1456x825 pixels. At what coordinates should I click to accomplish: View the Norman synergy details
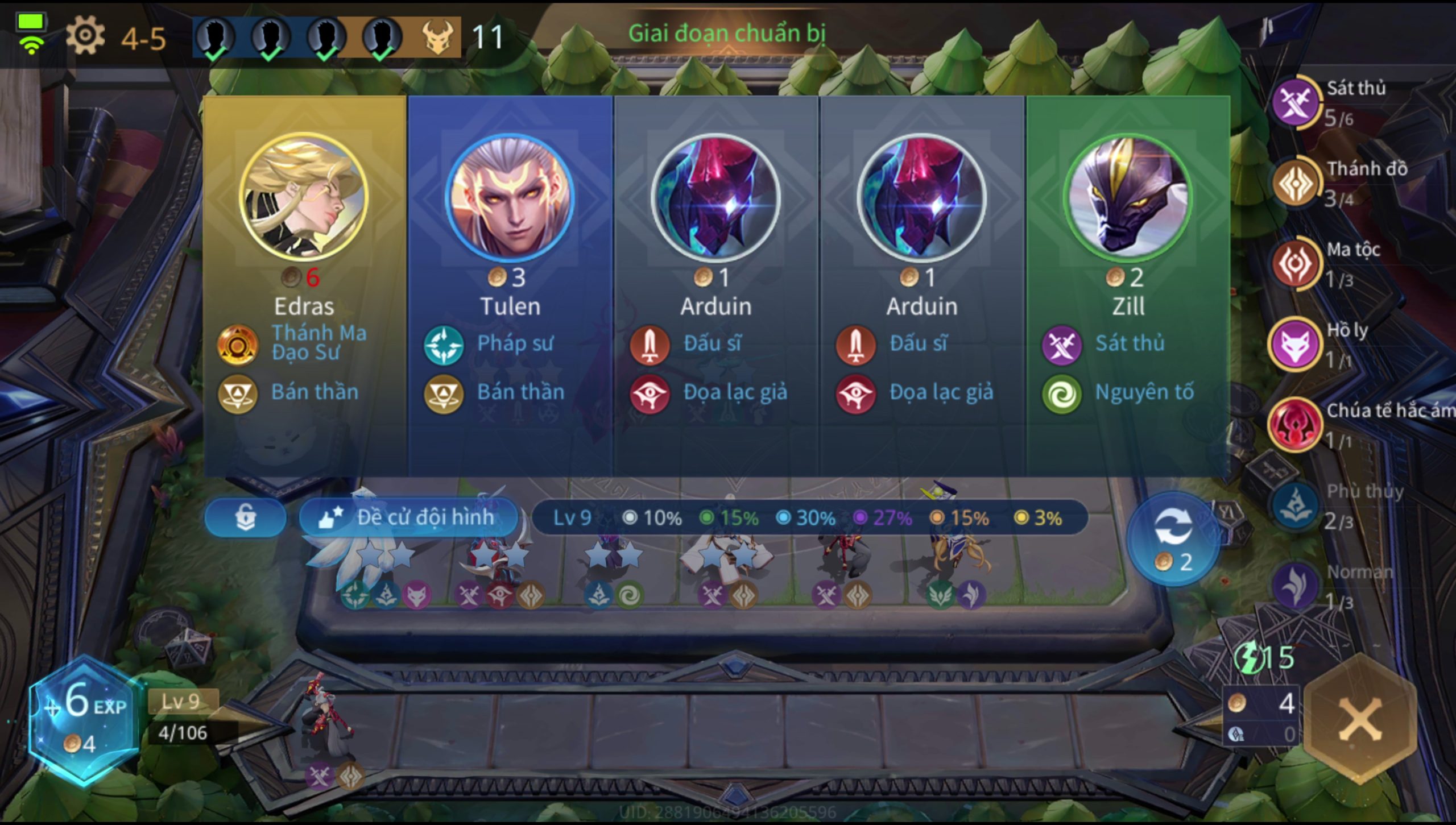point(1296,586)
